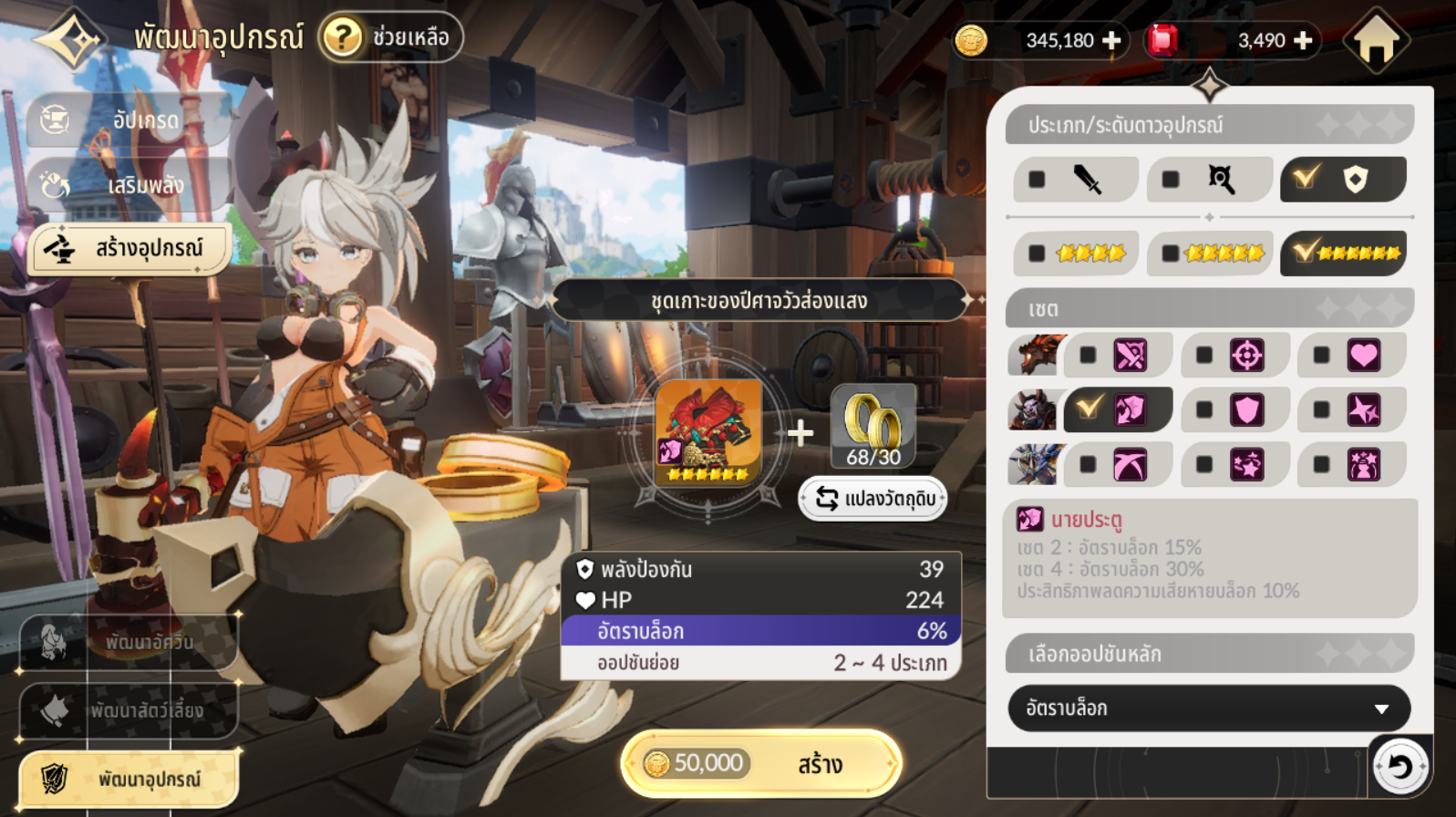Select the five-star equipment filter
Image resolution: width=1456 pixels, height=817 pixels.
click(1209, 253)
